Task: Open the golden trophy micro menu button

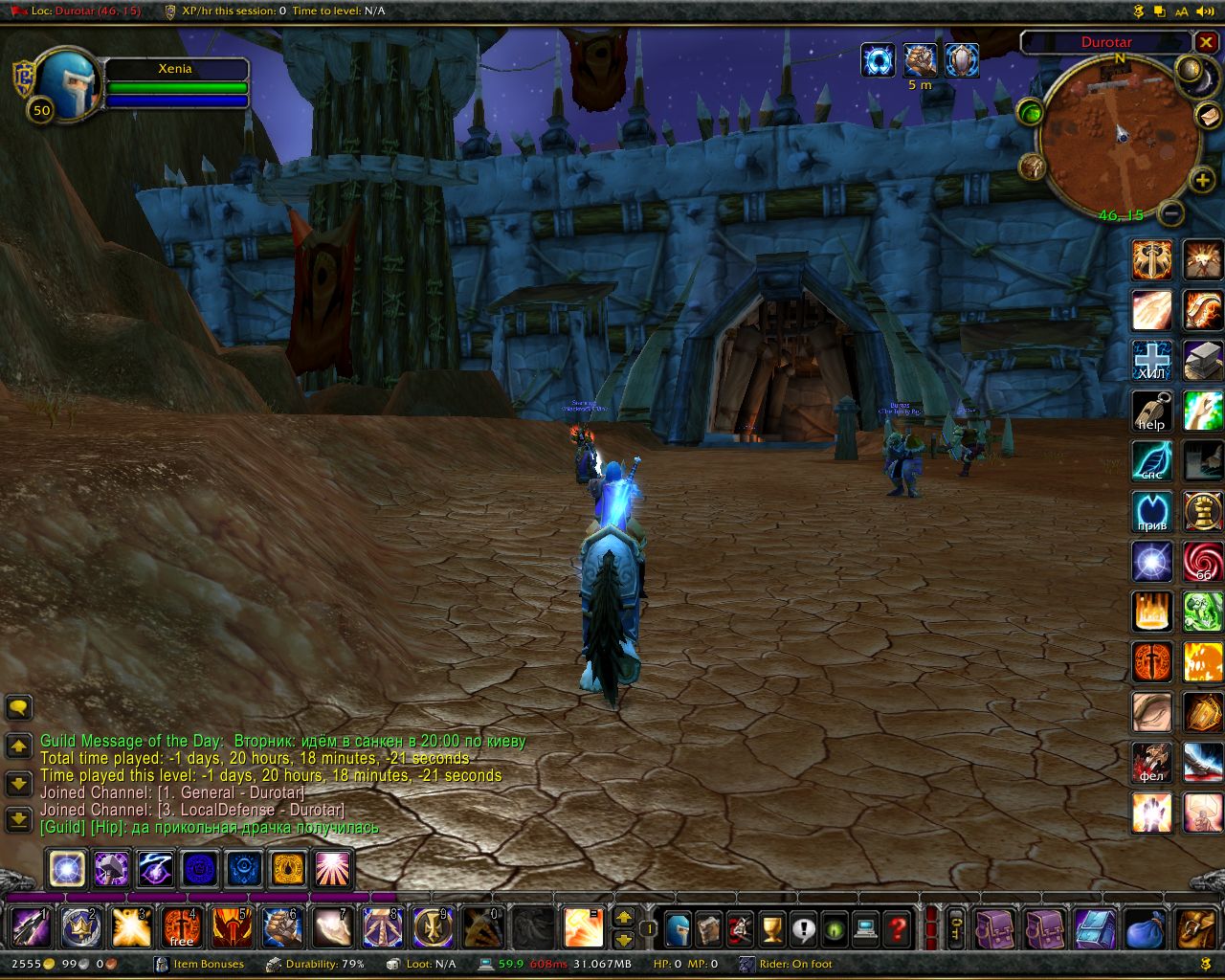Action: pyautogui.click(x=771, y=928)
